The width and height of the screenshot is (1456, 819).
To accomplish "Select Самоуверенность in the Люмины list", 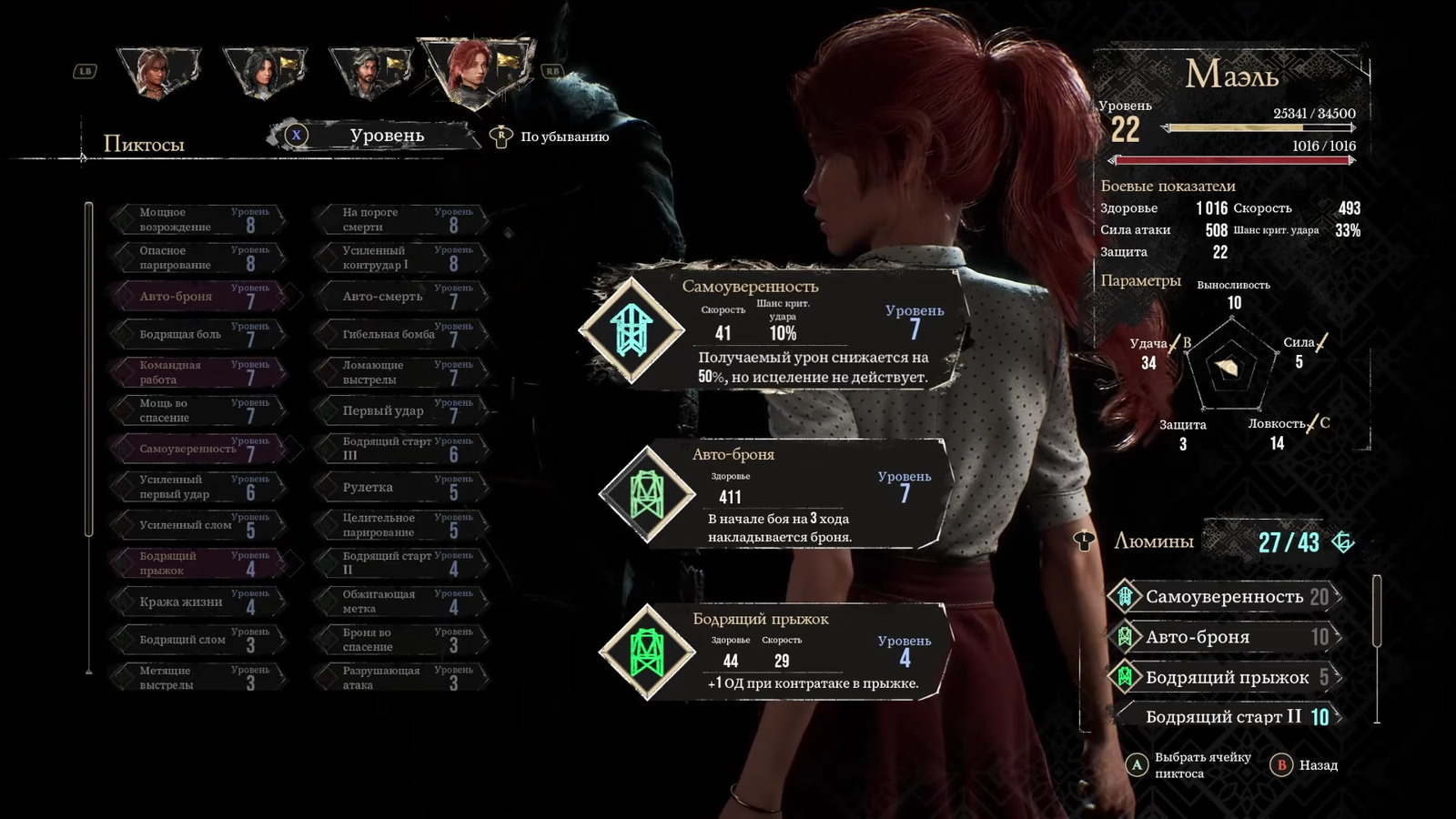I will point(1224,597).
